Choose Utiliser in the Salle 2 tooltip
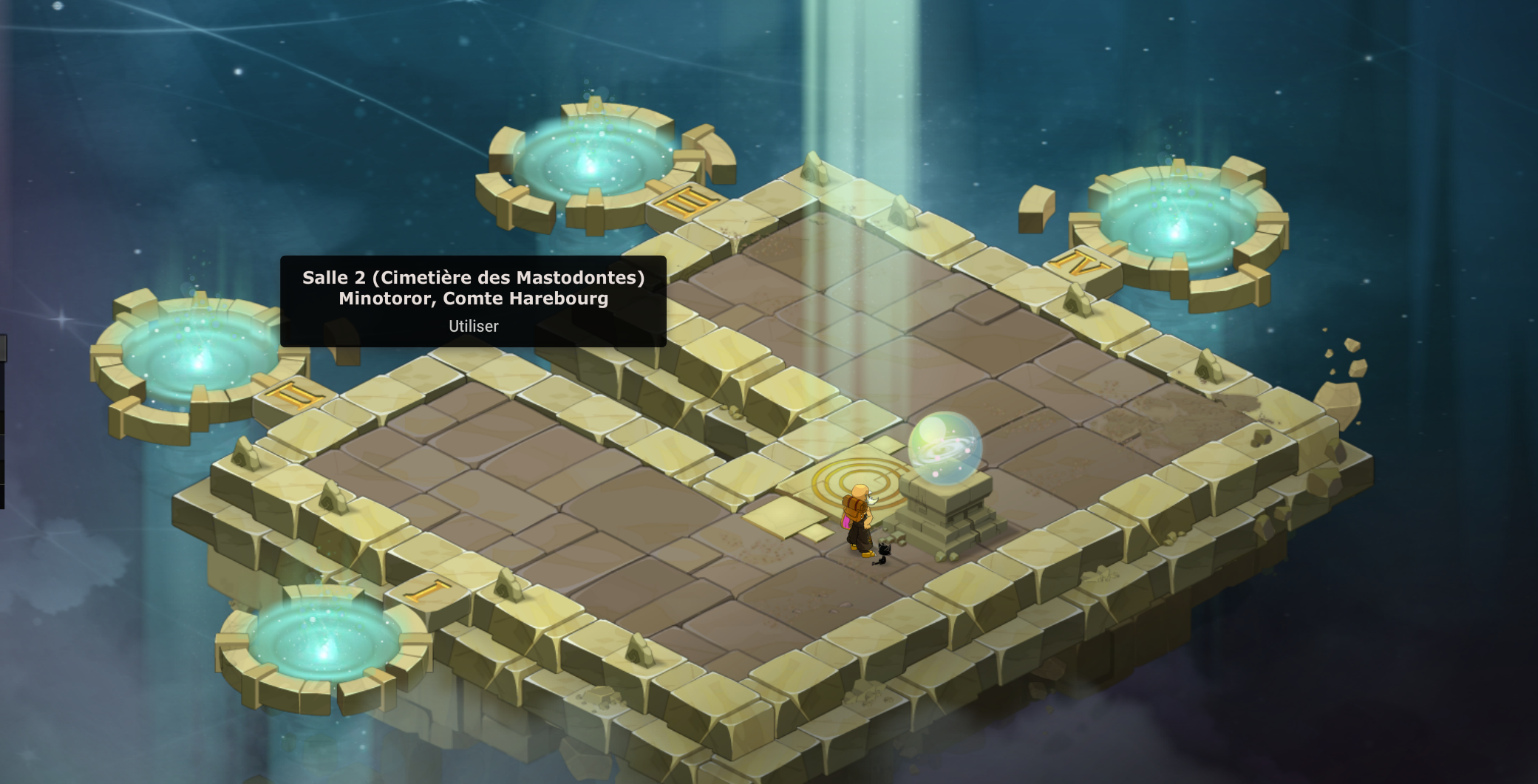 tap(473, 326)
